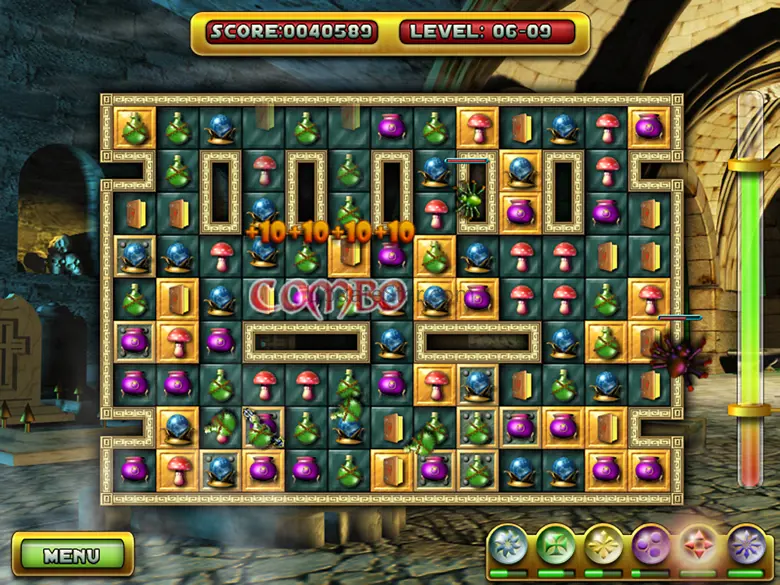
Task: Select the purple three-dots power-up orb
Action: click(x=651, y=546)
